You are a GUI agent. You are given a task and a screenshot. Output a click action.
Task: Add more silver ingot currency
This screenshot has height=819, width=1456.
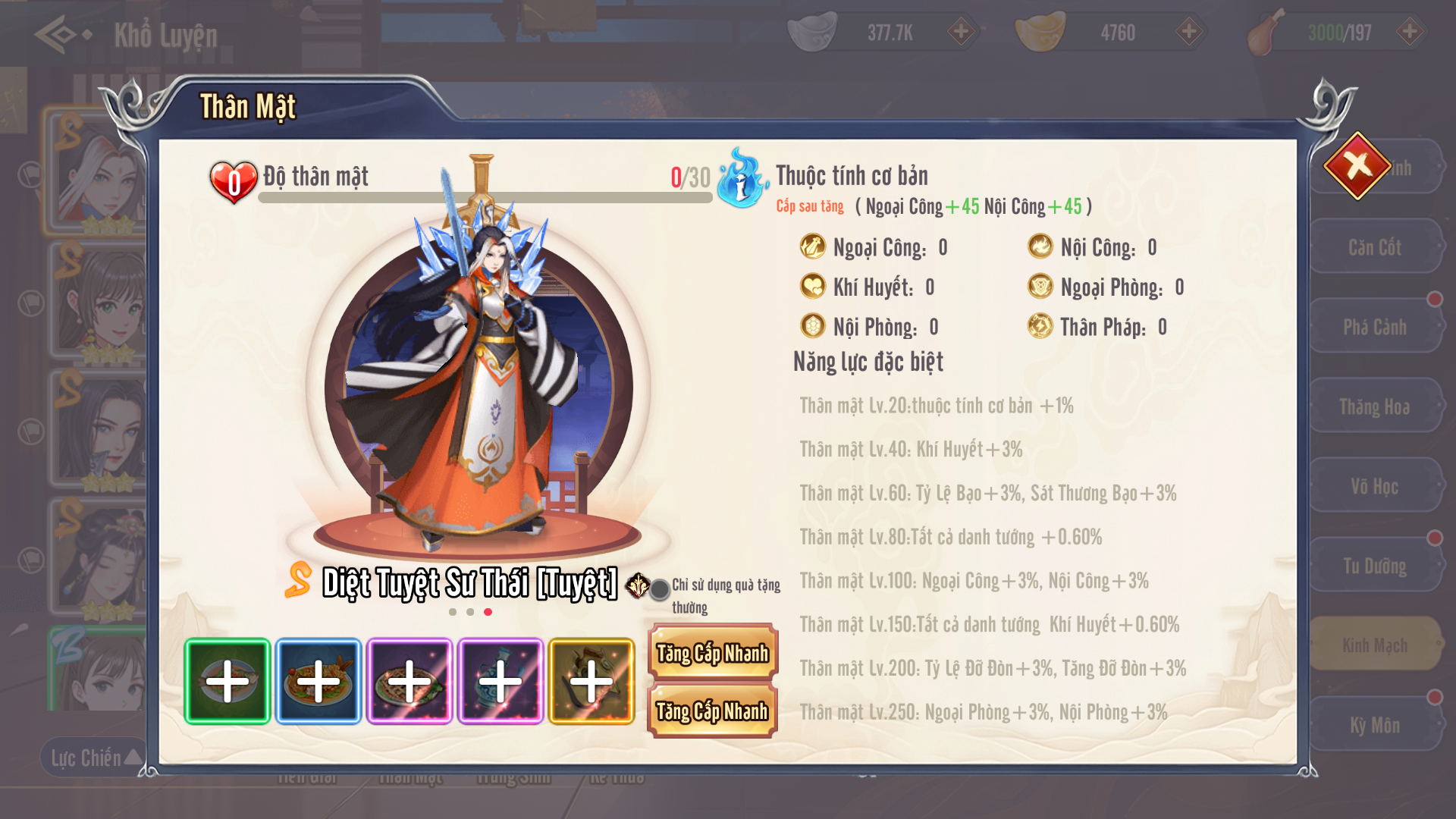click(961, 32)
